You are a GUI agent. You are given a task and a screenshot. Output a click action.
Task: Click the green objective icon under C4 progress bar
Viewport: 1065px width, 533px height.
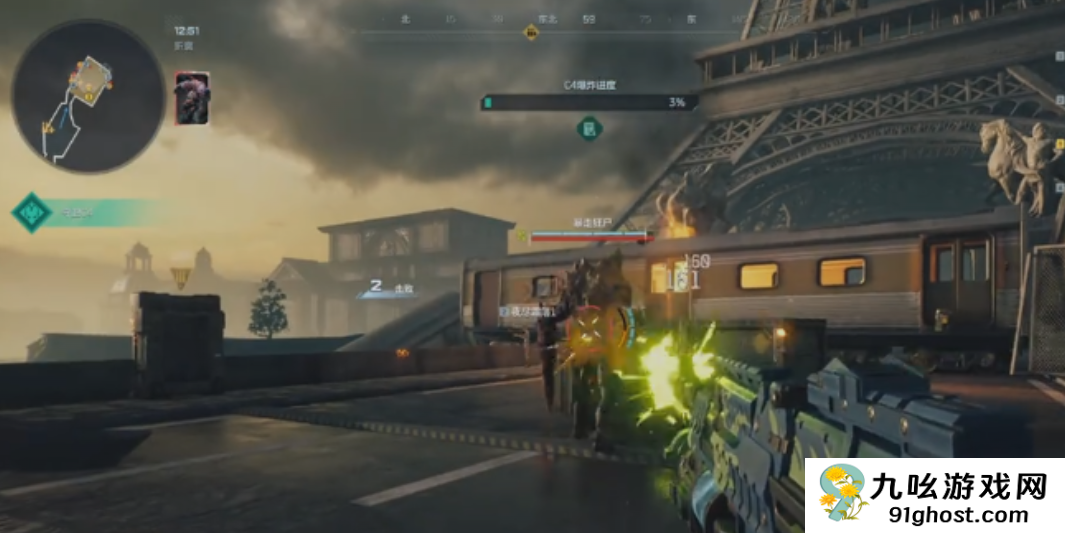[x=589, y=127]
